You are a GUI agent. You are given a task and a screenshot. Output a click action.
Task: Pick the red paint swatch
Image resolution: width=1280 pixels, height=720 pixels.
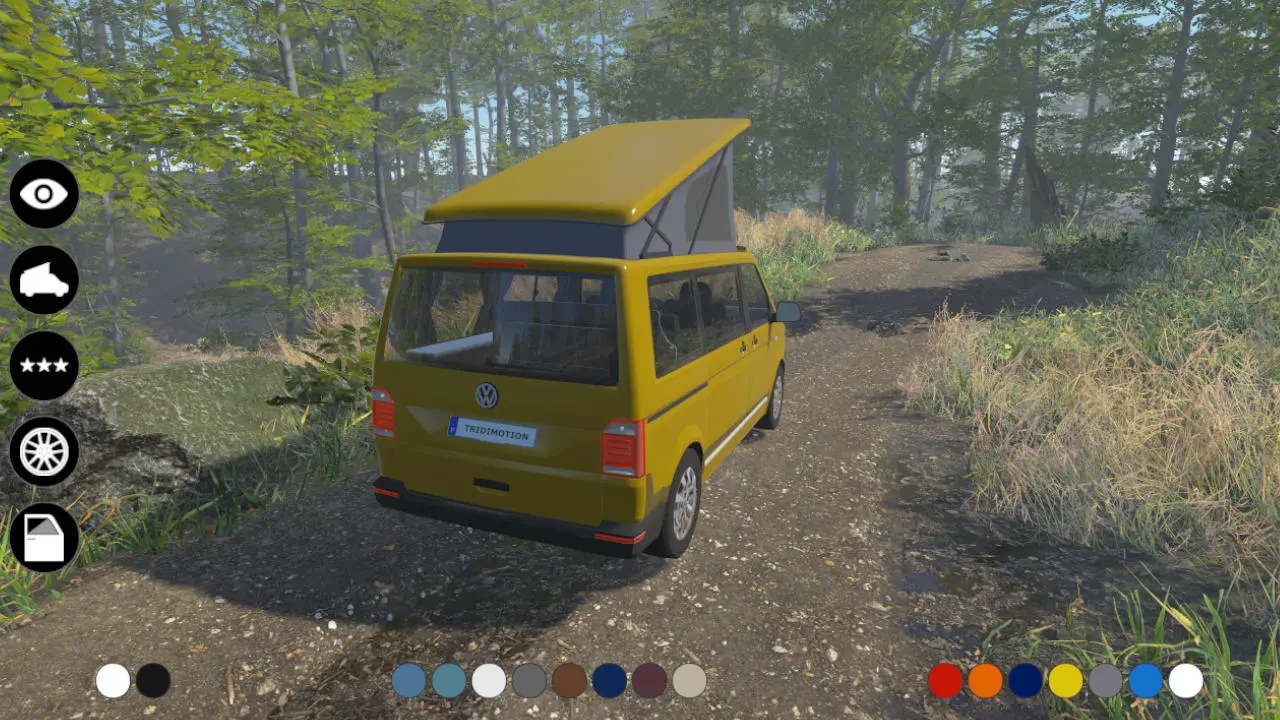pyautogui.click(x=945, y=681)
